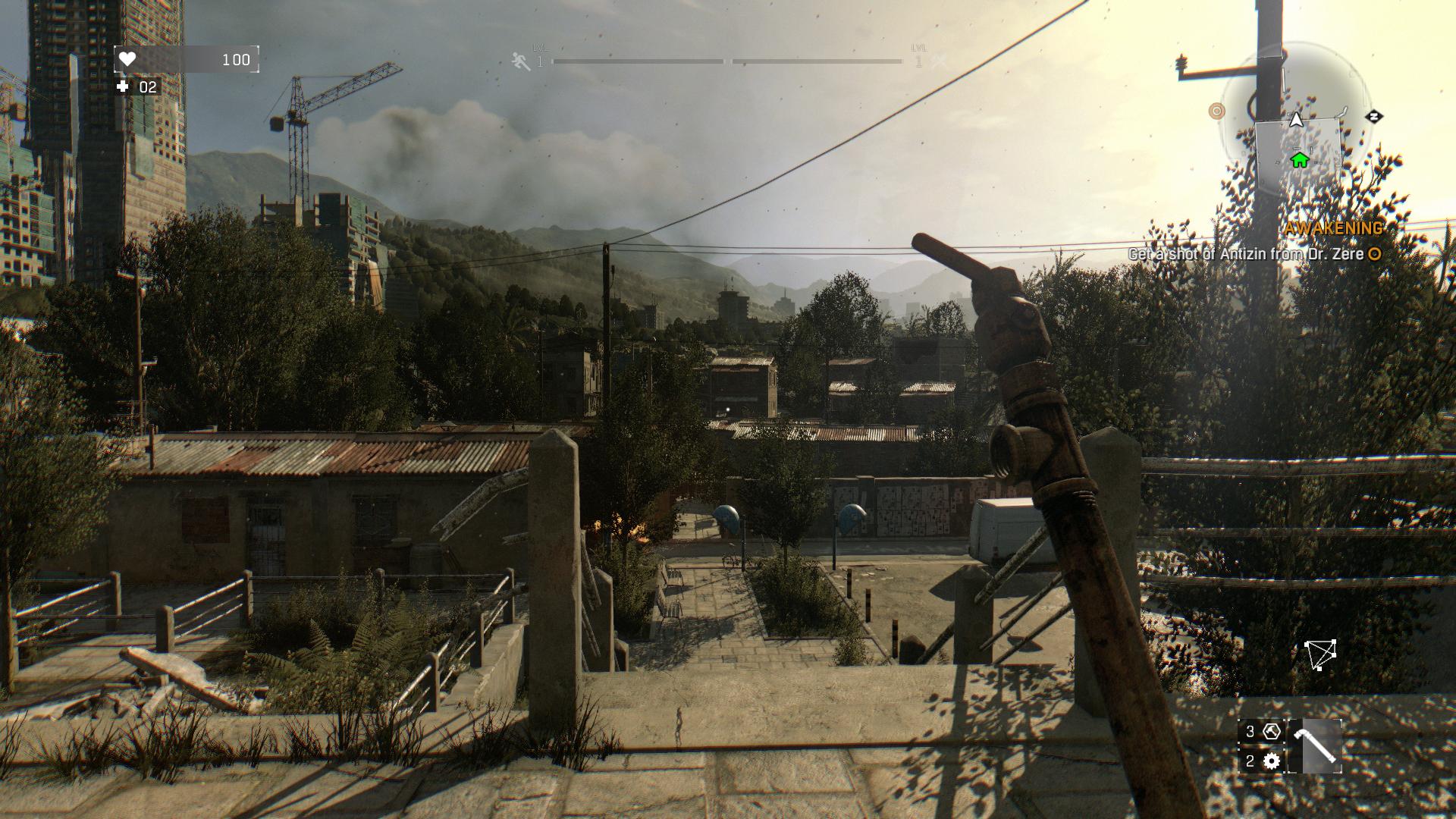Click the Power crossed-weapons level icon
The width and height of the screenshot is (1456, 819).
pyautogui.click(x=938, y=61)
